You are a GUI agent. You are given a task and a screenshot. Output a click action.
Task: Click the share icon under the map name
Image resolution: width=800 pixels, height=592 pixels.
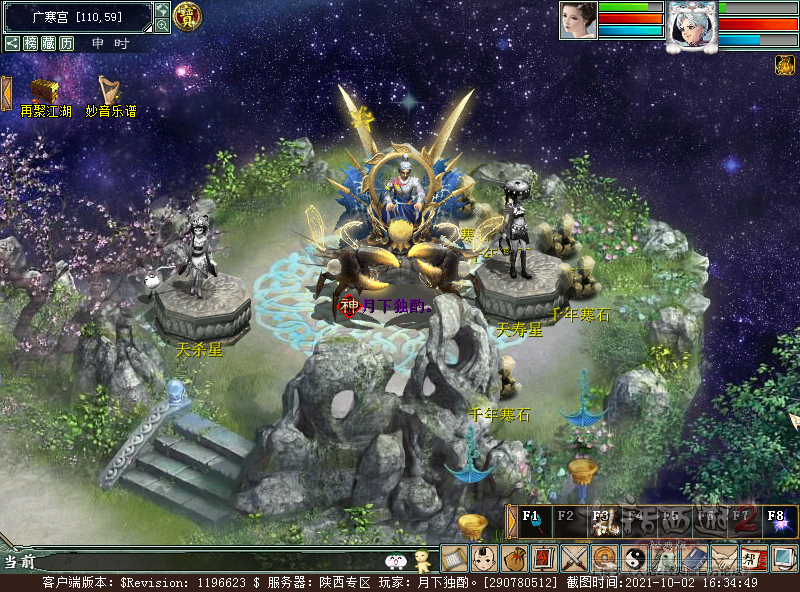tap(12, 43)
